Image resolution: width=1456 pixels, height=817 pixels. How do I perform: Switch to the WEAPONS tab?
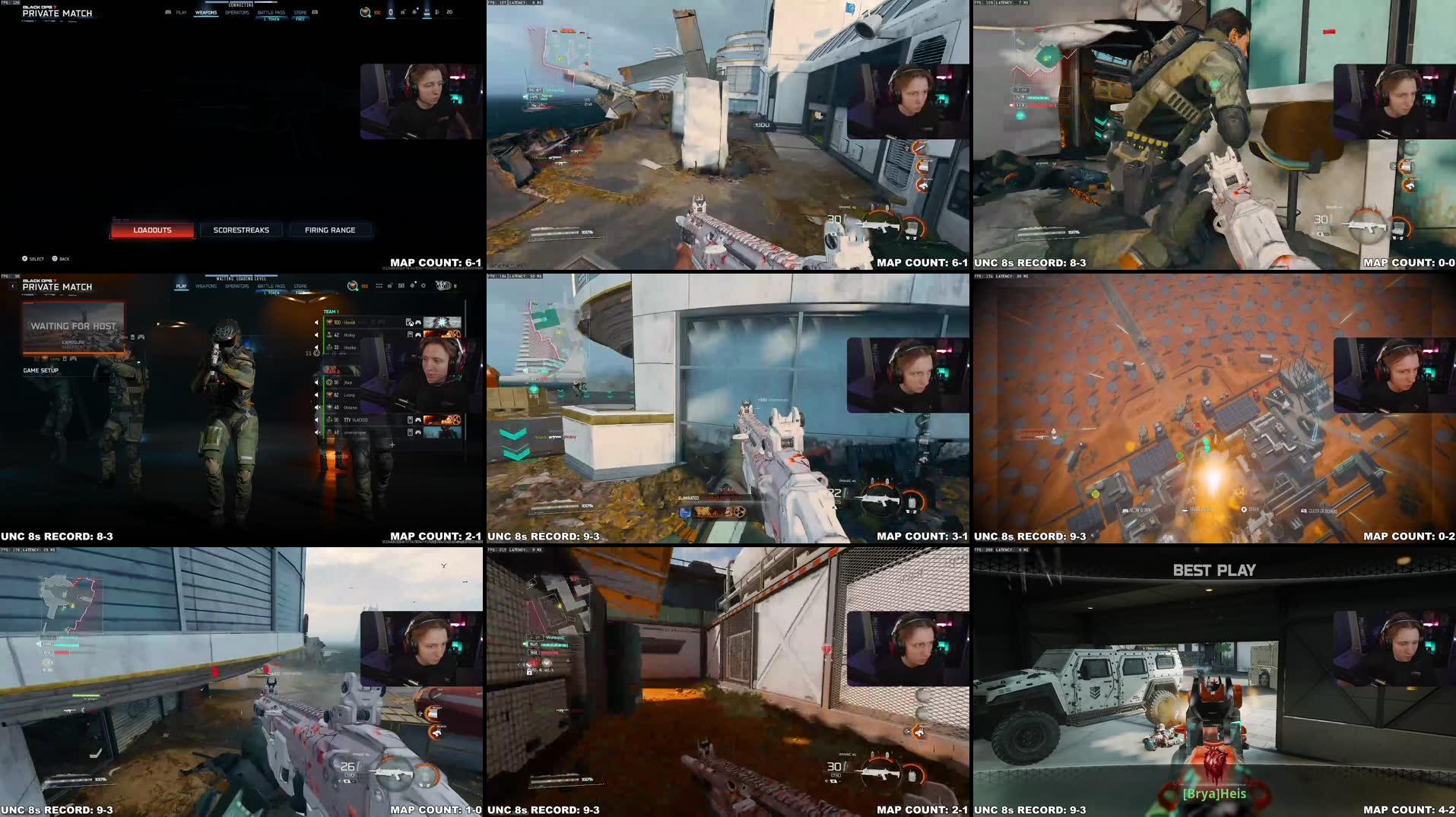(x=205, y=13)
